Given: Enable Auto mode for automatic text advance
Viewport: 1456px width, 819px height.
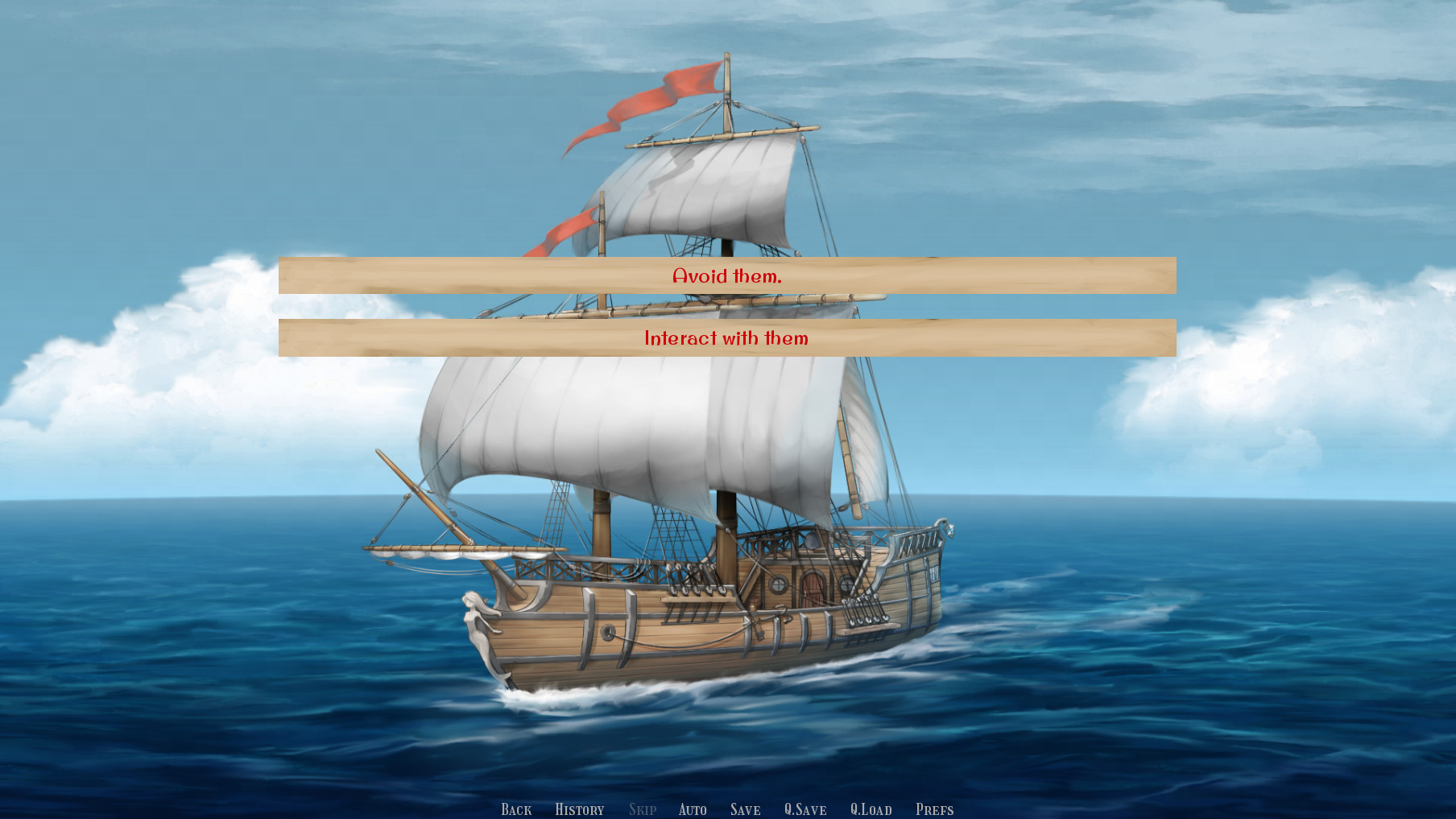Looking at the screenshot, I should (x=693, y=809).
